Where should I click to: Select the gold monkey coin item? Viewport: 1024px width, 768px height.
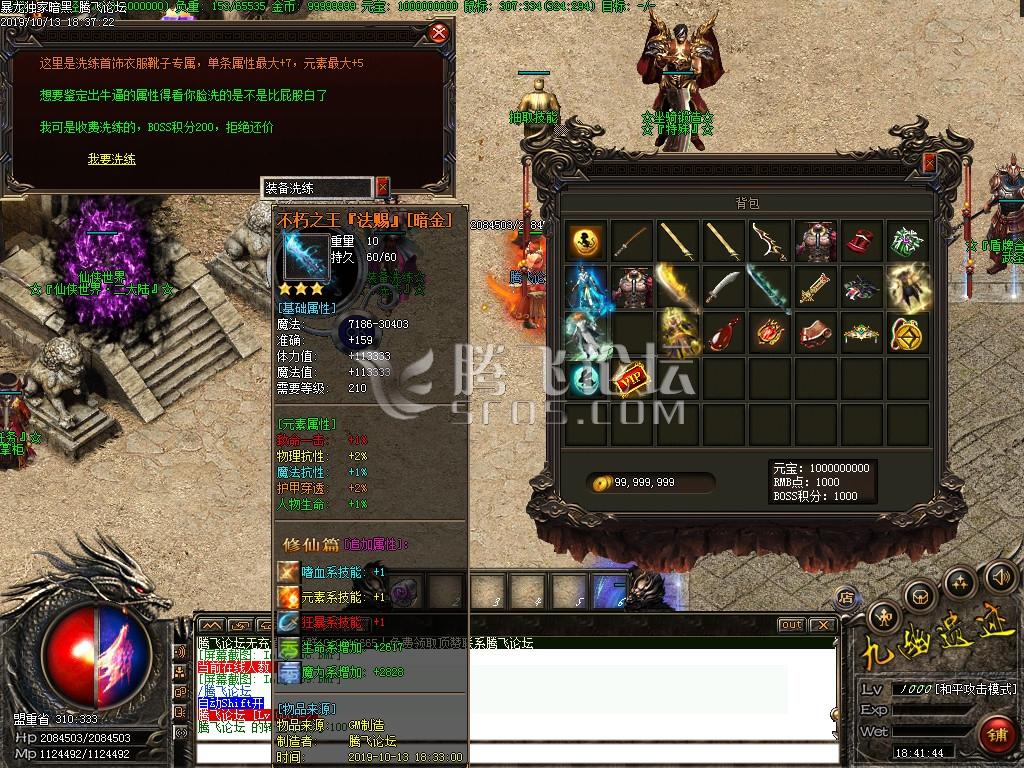[587, 240]
